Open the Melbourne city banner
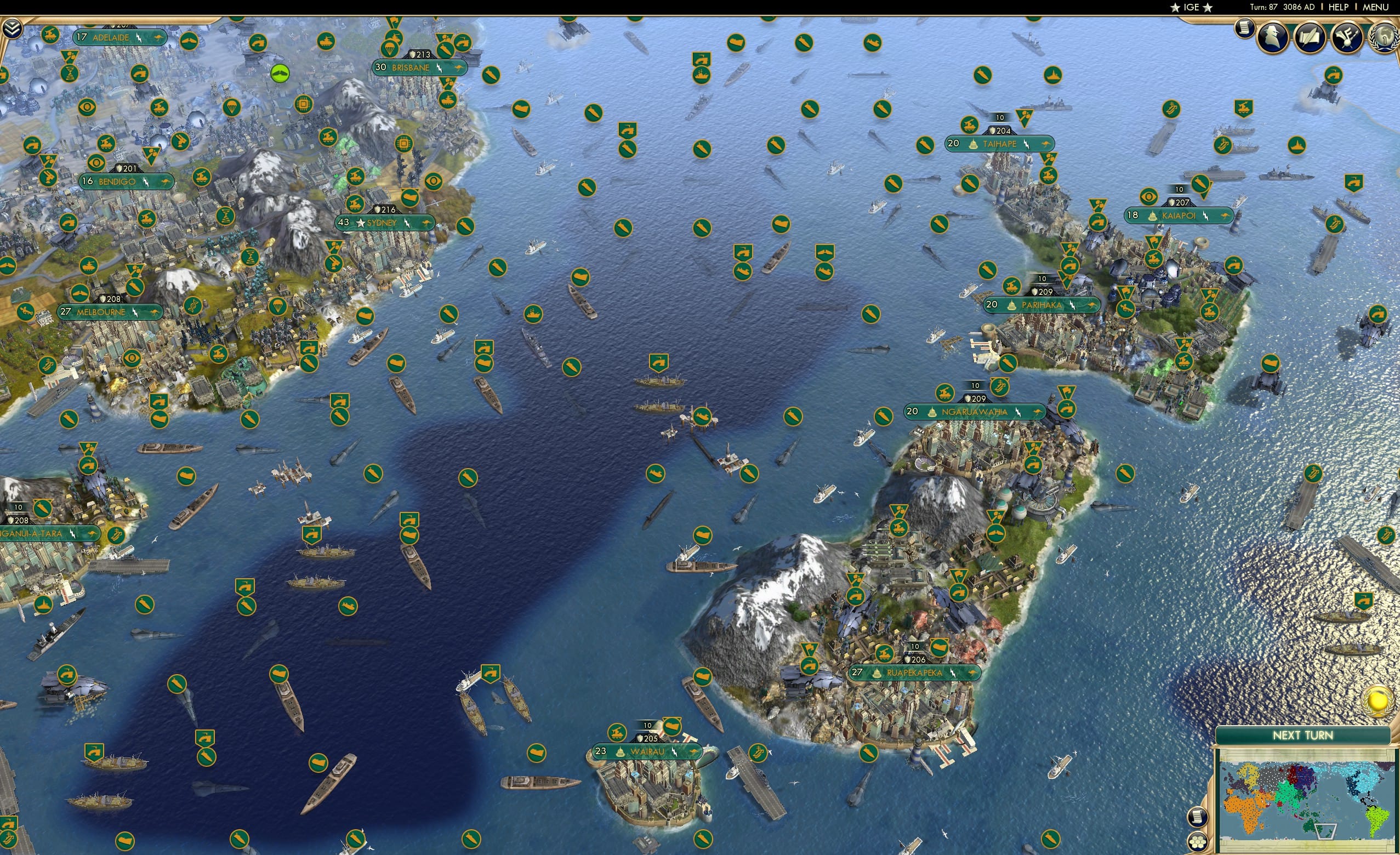1400x855 pixels. pos(108,311)
